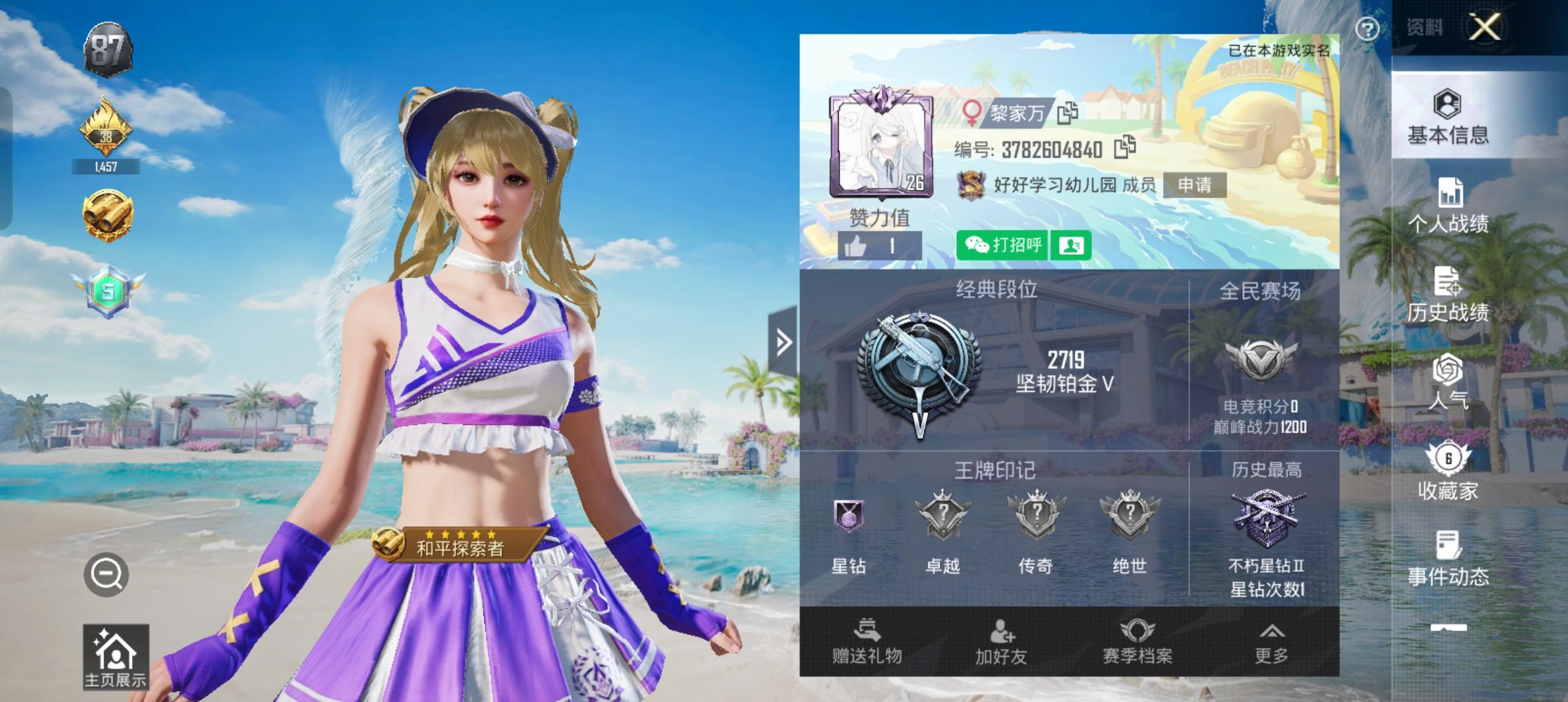Toggle the 主页展示 homepage display option
Screen dimensions: 1568x702
[x=114, y=656]
